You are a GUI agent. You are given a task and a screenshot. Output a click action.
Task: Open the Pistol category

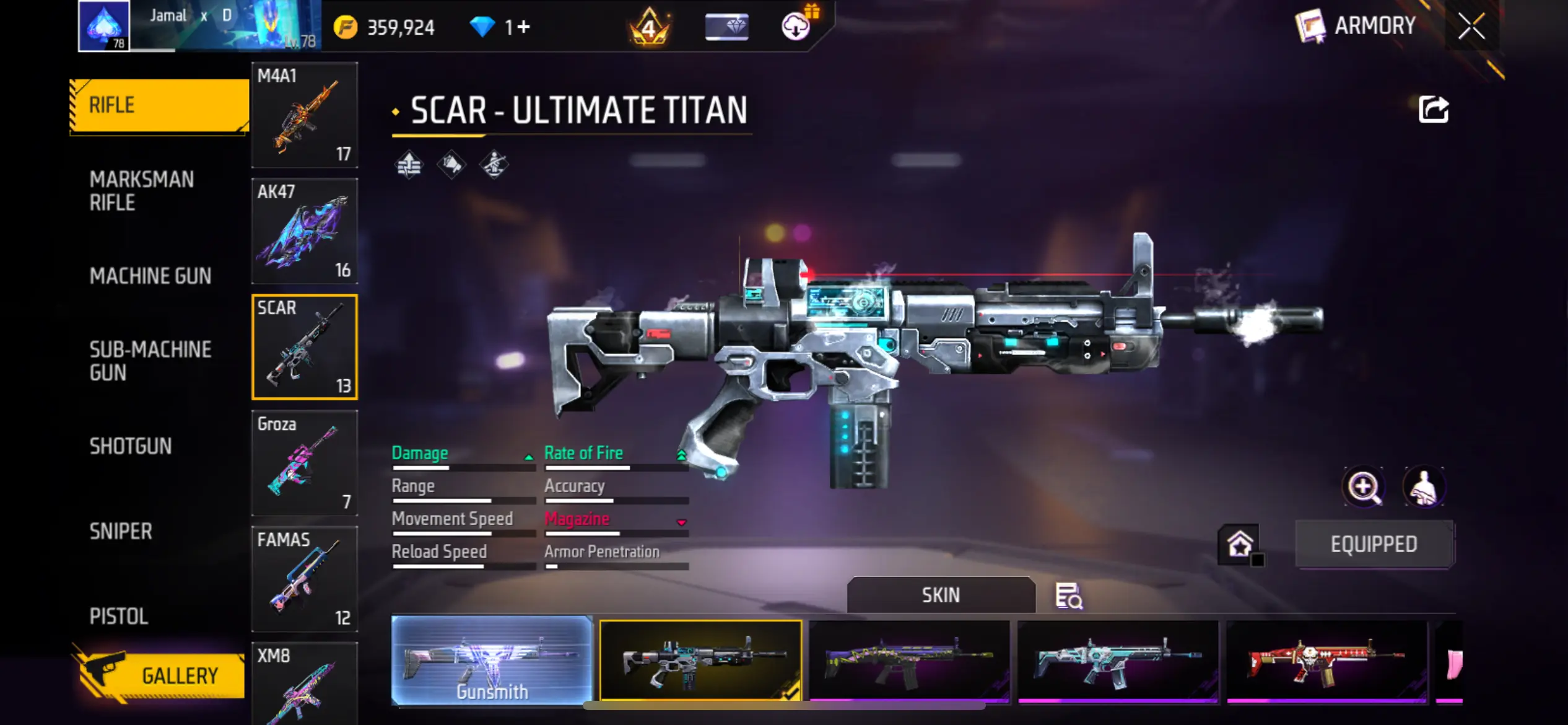(x=119, y=617)
